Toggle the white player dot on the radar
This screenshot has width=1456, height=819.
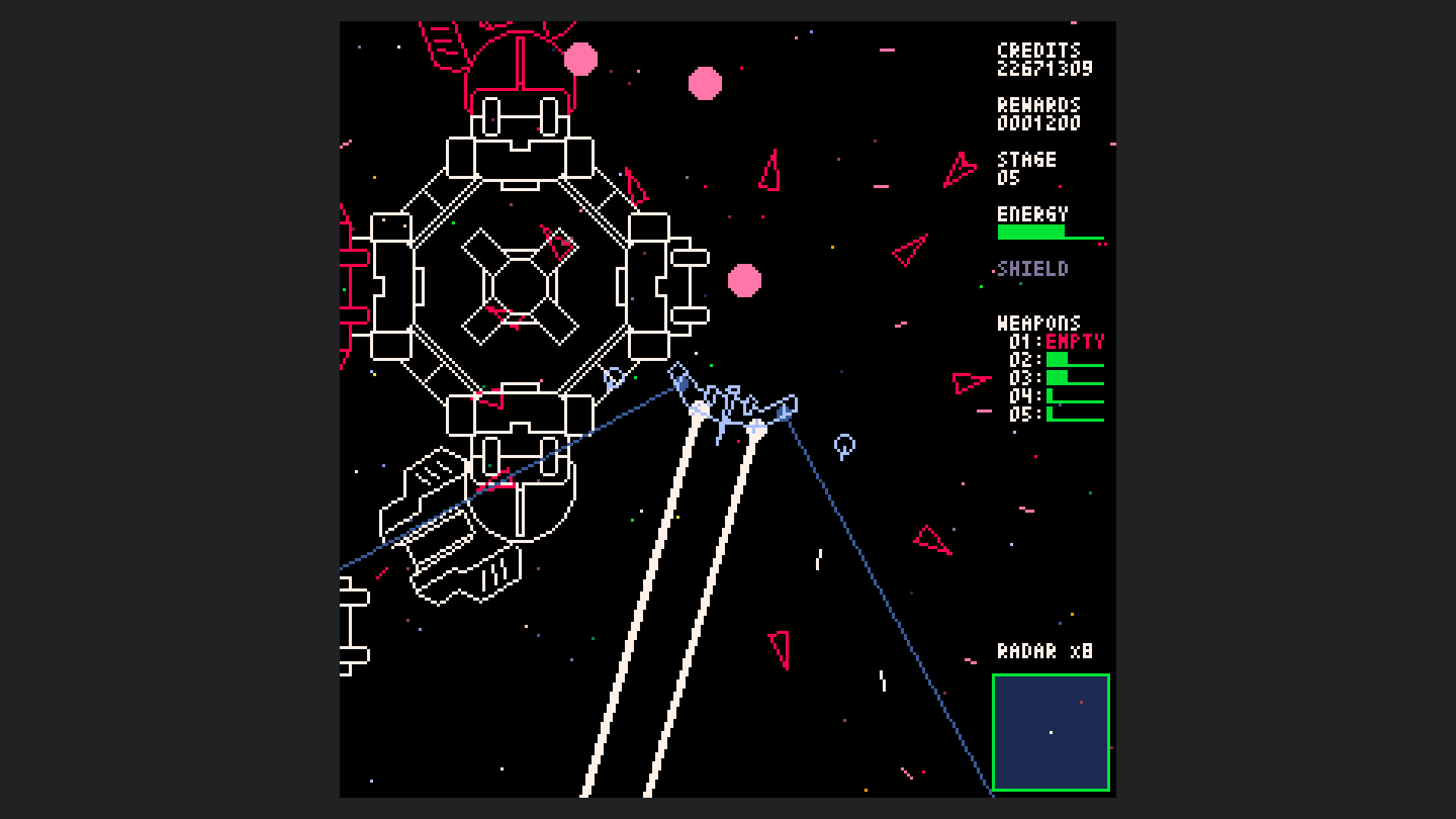pos(1051,732)
